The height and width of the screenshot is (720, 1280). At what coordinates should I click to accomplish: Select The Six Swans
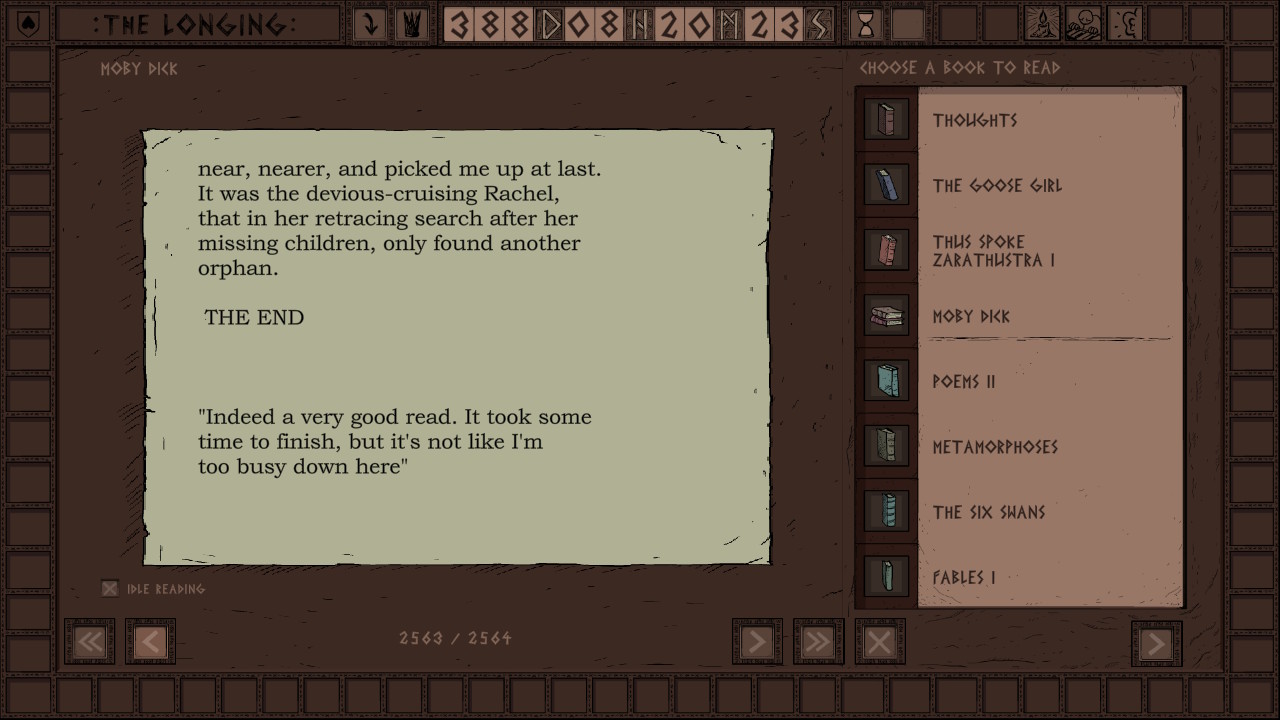[x=989, y=512]
